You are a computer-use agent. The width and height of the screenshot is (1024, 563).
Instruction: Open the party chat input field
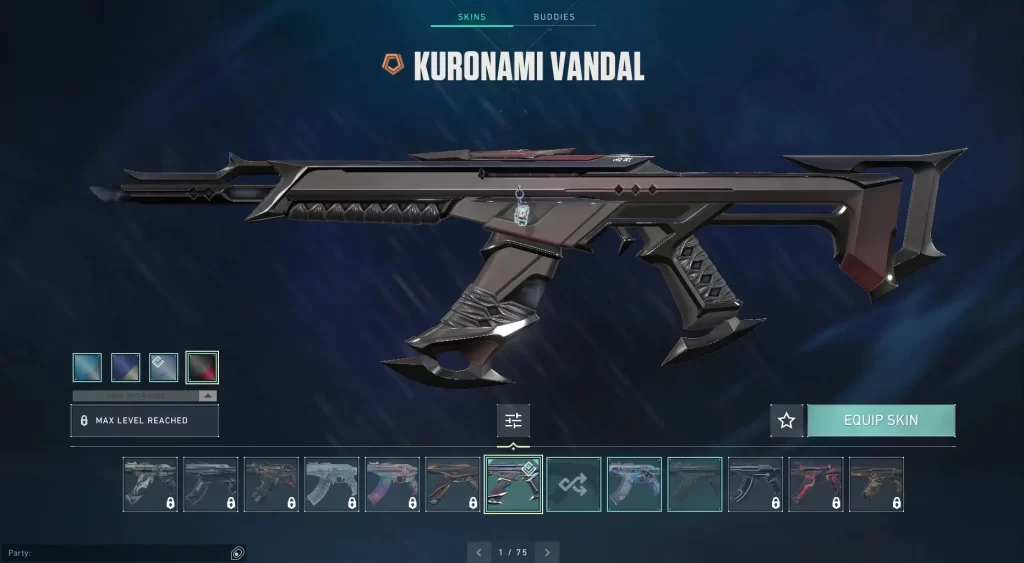click(115, 552)
